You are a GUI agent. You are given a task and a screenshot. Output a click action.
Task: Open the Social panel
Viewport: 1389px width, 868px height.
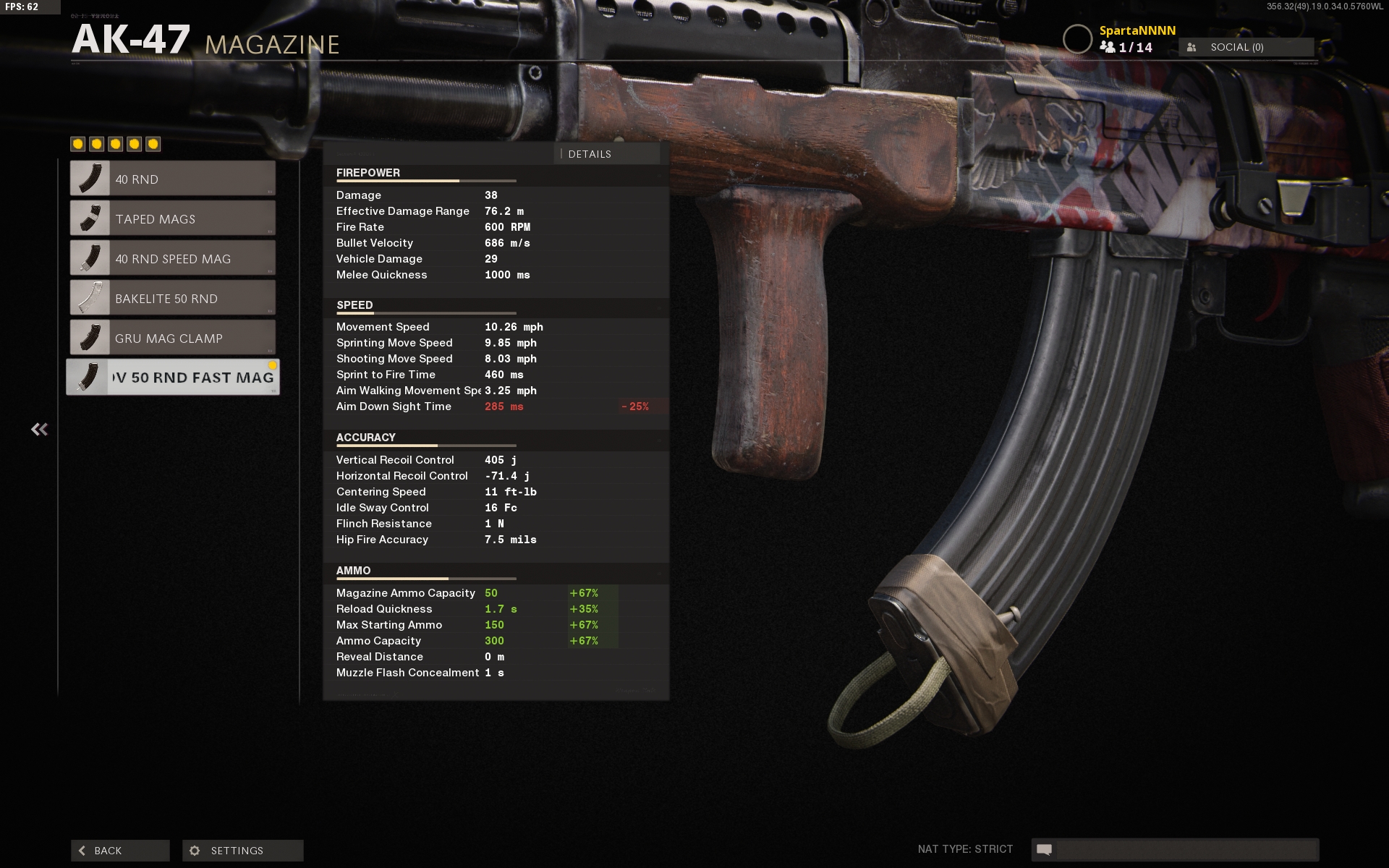pos(1246,47)
